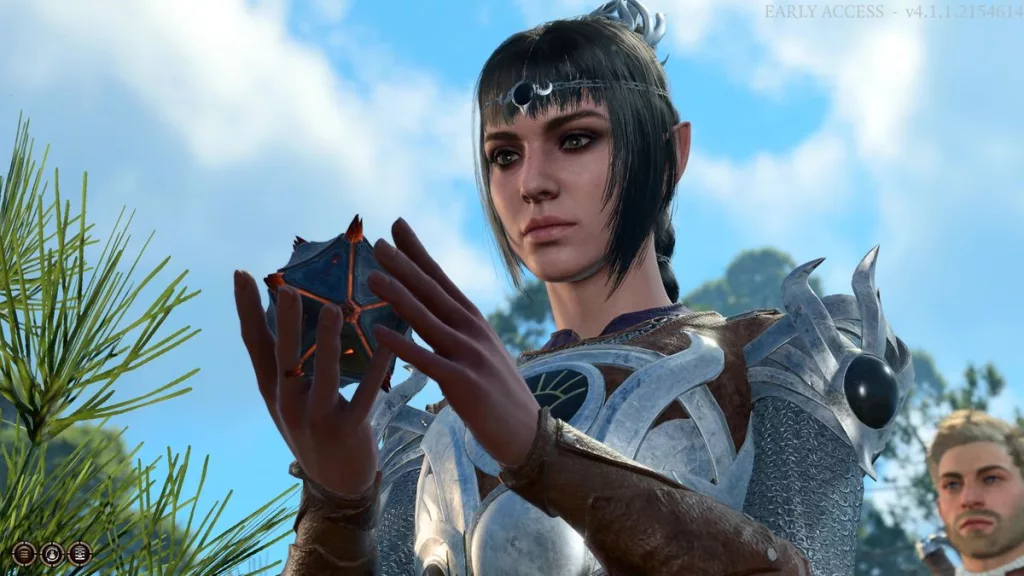Open the dialogue history list icon
The image size is (1024, 576).
24,553
